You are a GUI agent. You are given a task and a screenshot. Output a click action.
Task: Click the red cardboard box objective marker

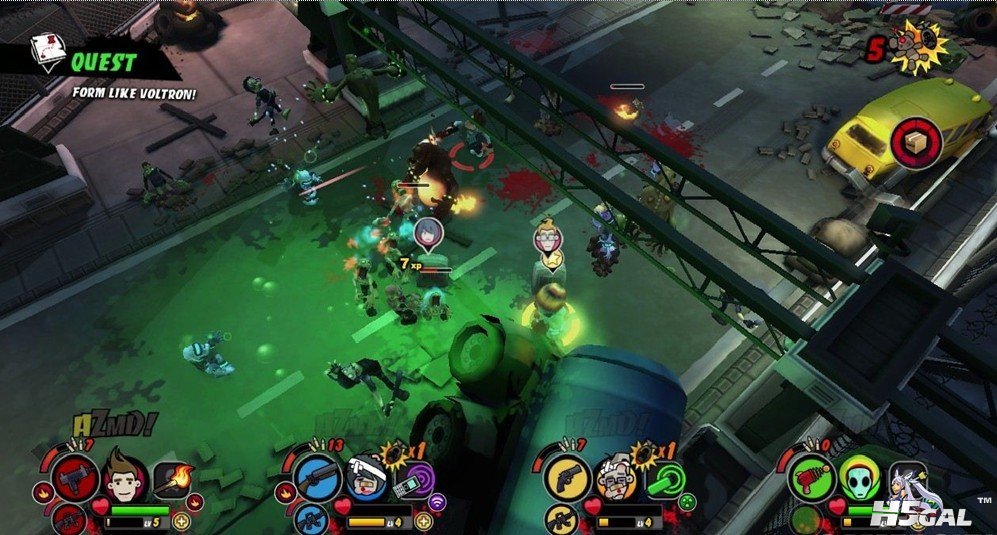913,140
